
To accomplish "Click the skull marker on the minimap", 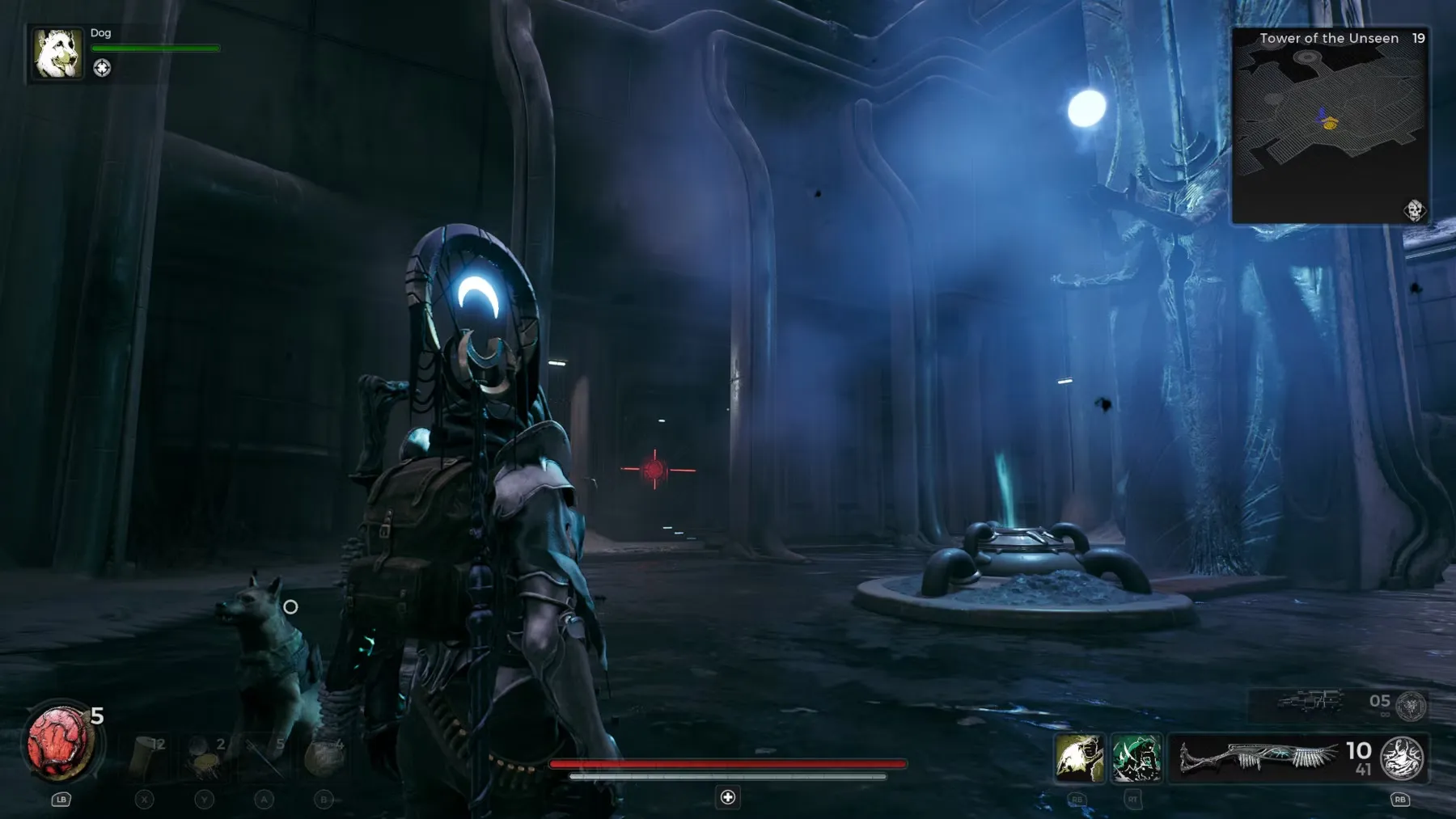I will (x=1414, y=210).
